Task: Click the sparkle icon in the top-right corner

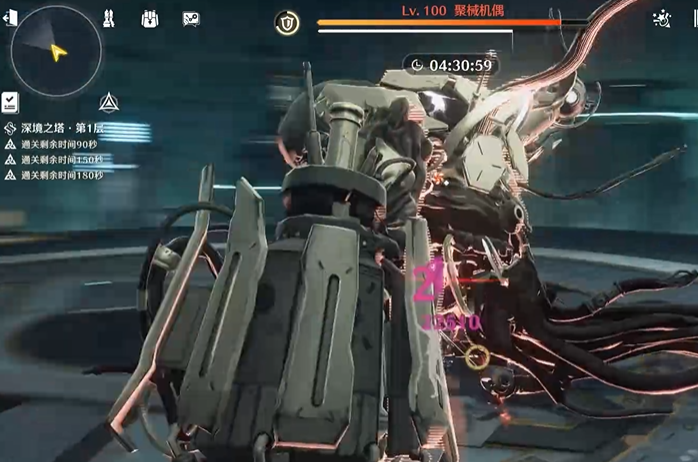Action: point(661,18)
